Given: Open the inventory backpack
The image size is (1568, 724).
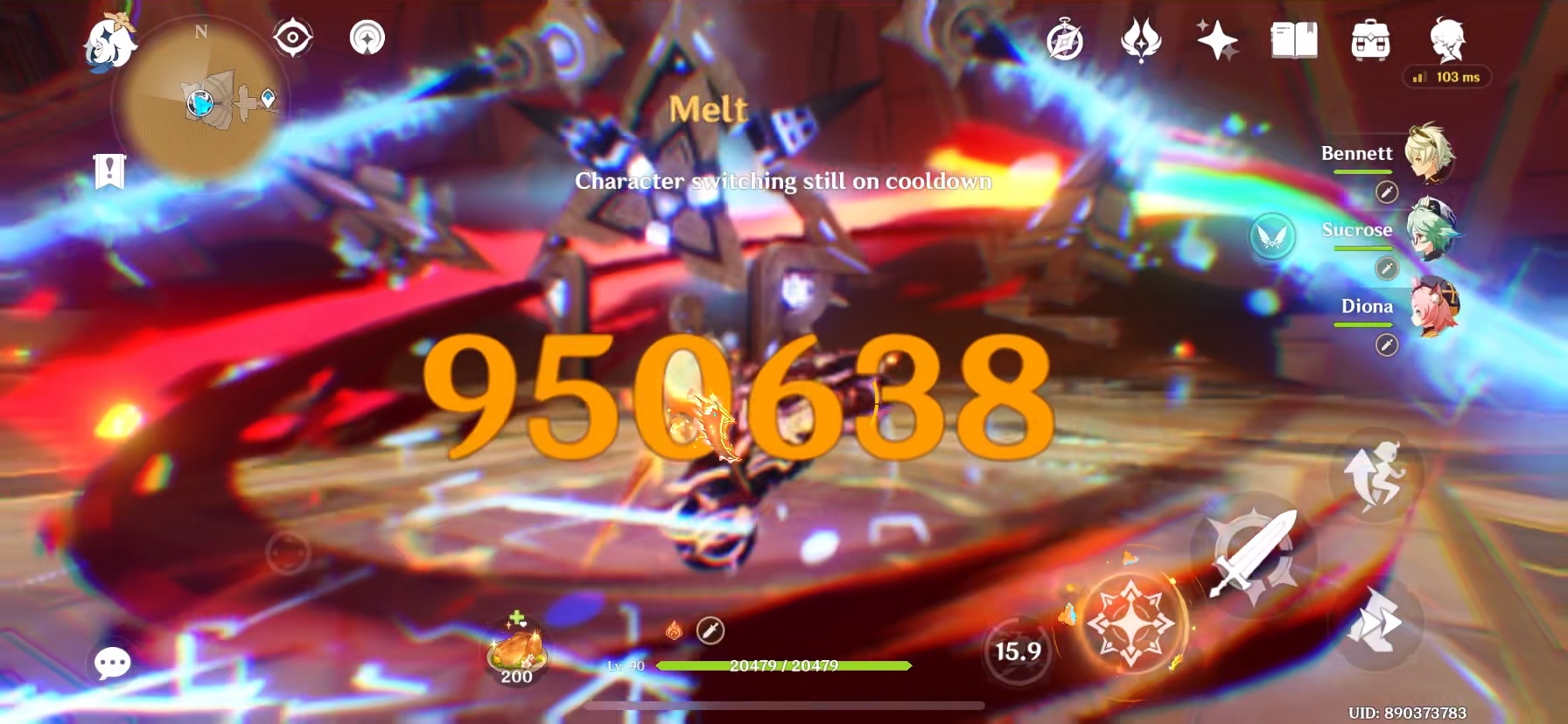Looking at the screenshot, I should tap(1371, 40).
